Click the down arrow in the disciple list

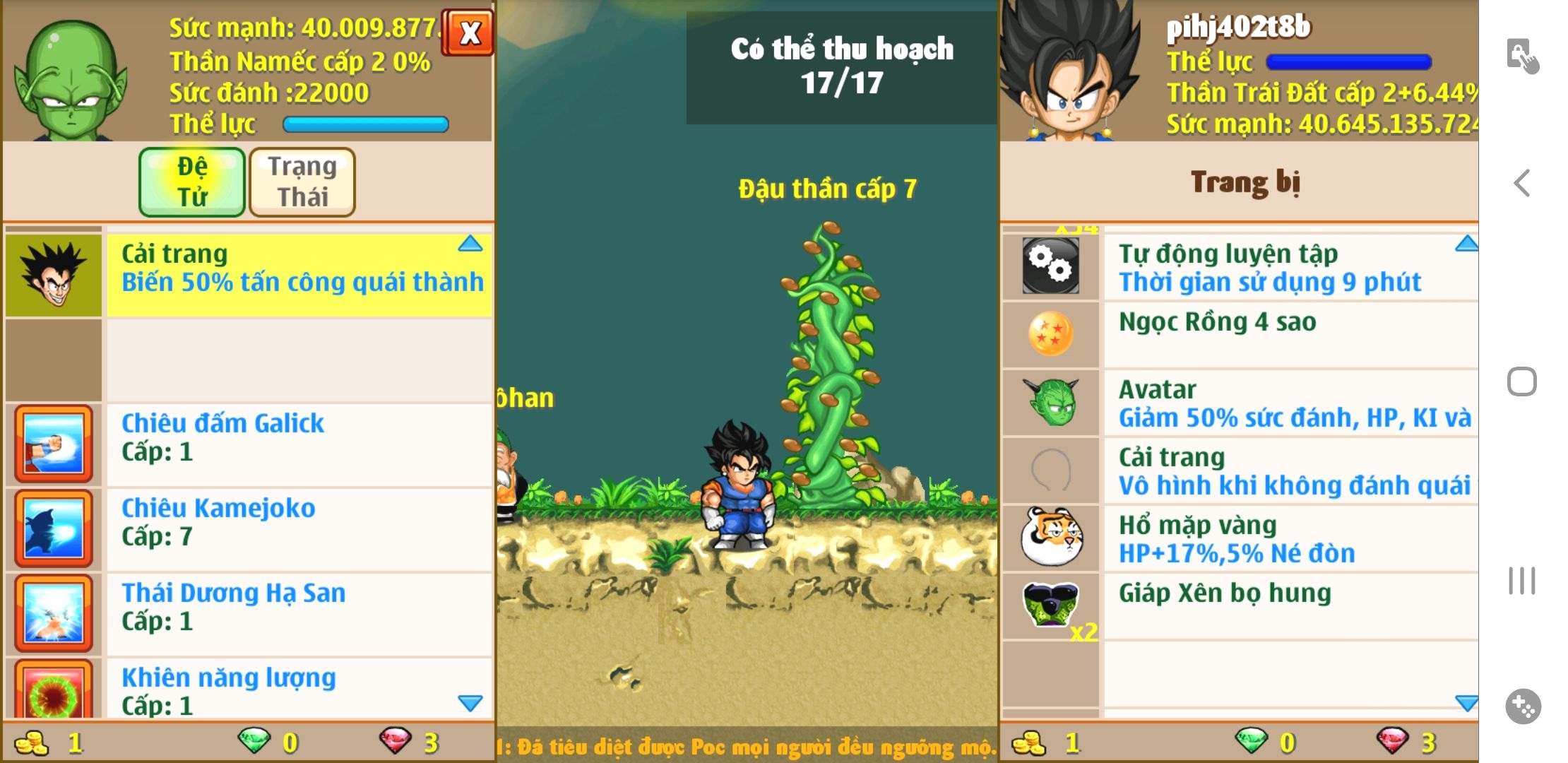click(x=470, y=703)
